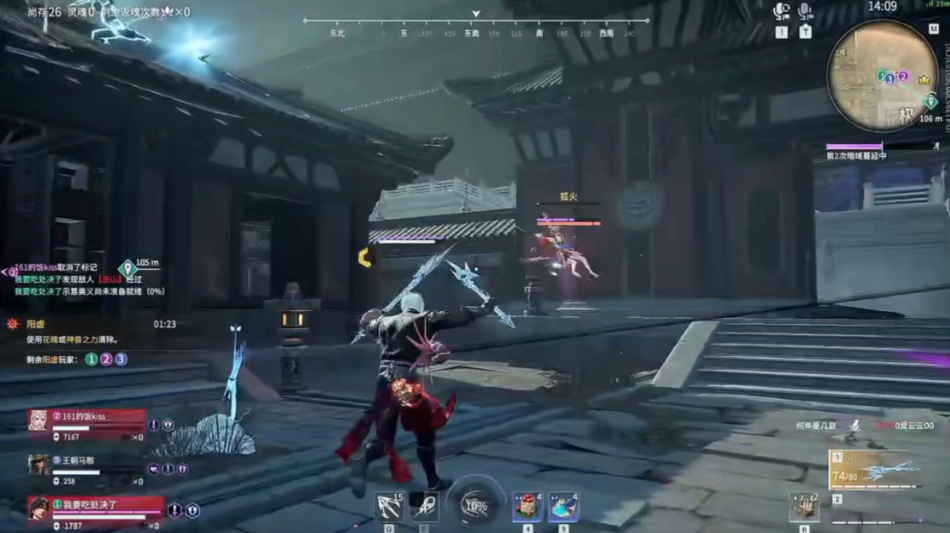Use the repair kit item slot showing x2
The image size is (950, 533).
coord(803,506)
